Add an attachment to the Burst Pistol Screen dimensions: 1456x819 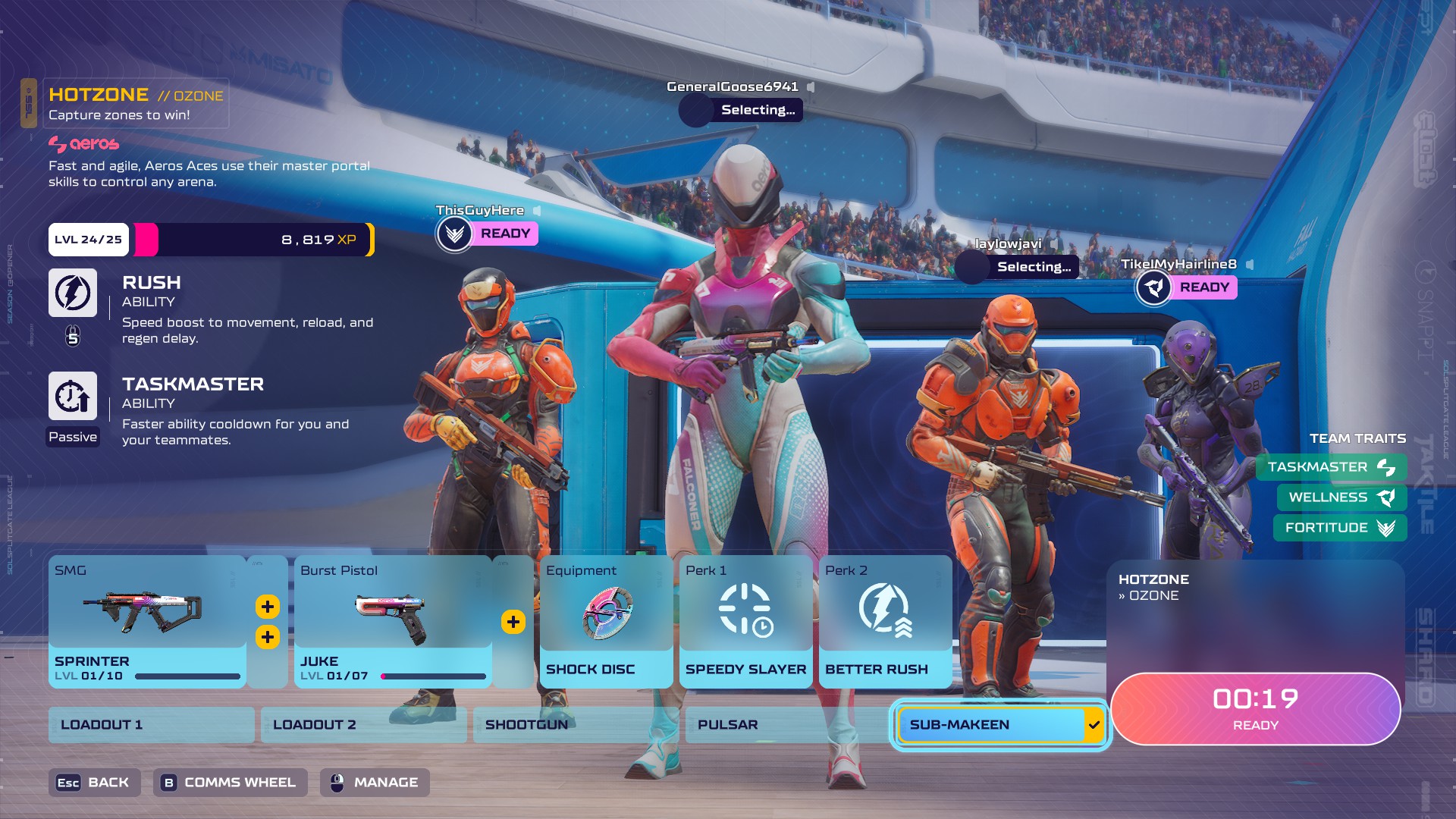coord(513,622)
